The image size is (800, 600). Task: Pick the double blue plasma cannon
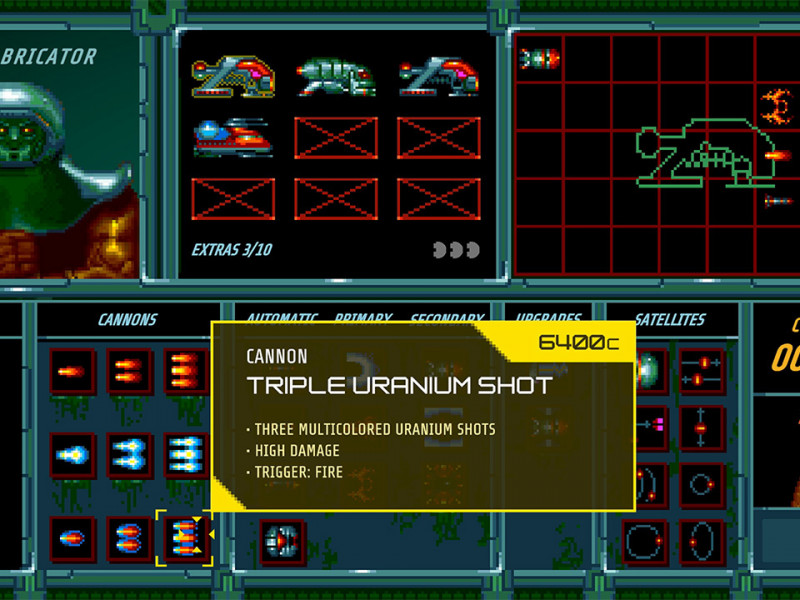[x=130, y=456]
